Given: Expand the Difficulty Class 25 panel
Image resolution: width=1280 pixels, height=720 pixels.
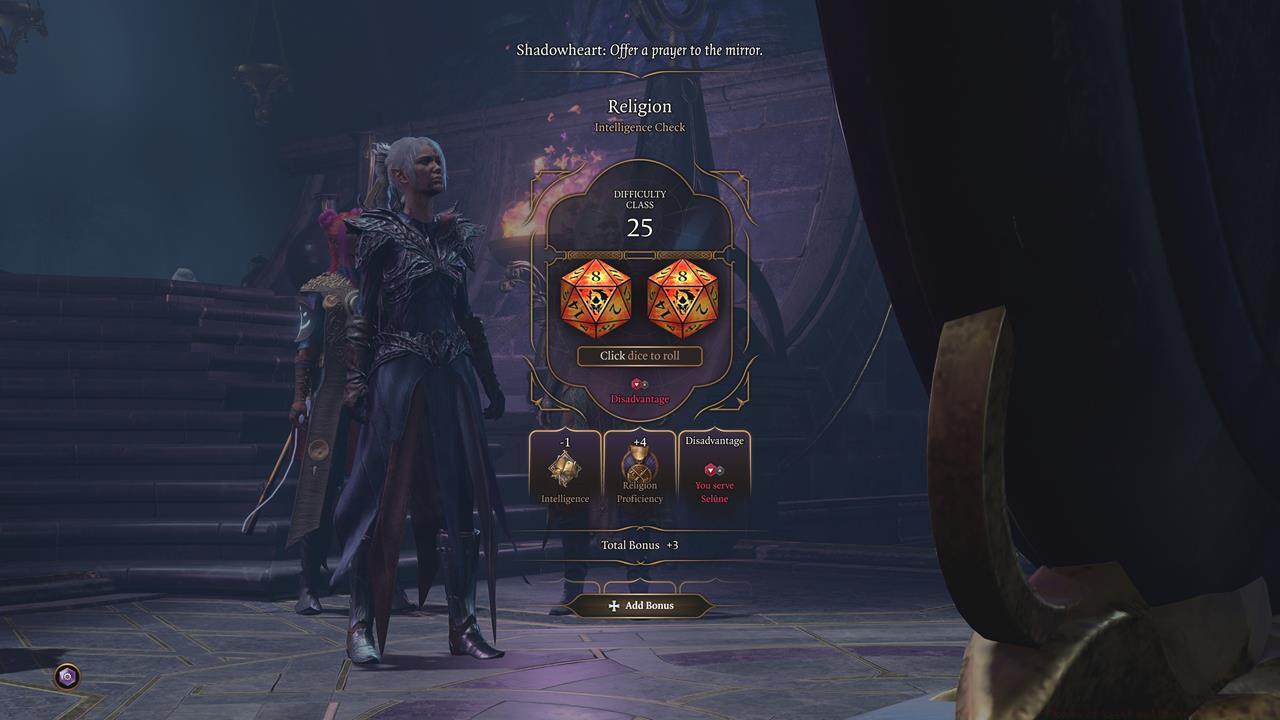Looking at the screenshot, I should (x=639, y=212).
